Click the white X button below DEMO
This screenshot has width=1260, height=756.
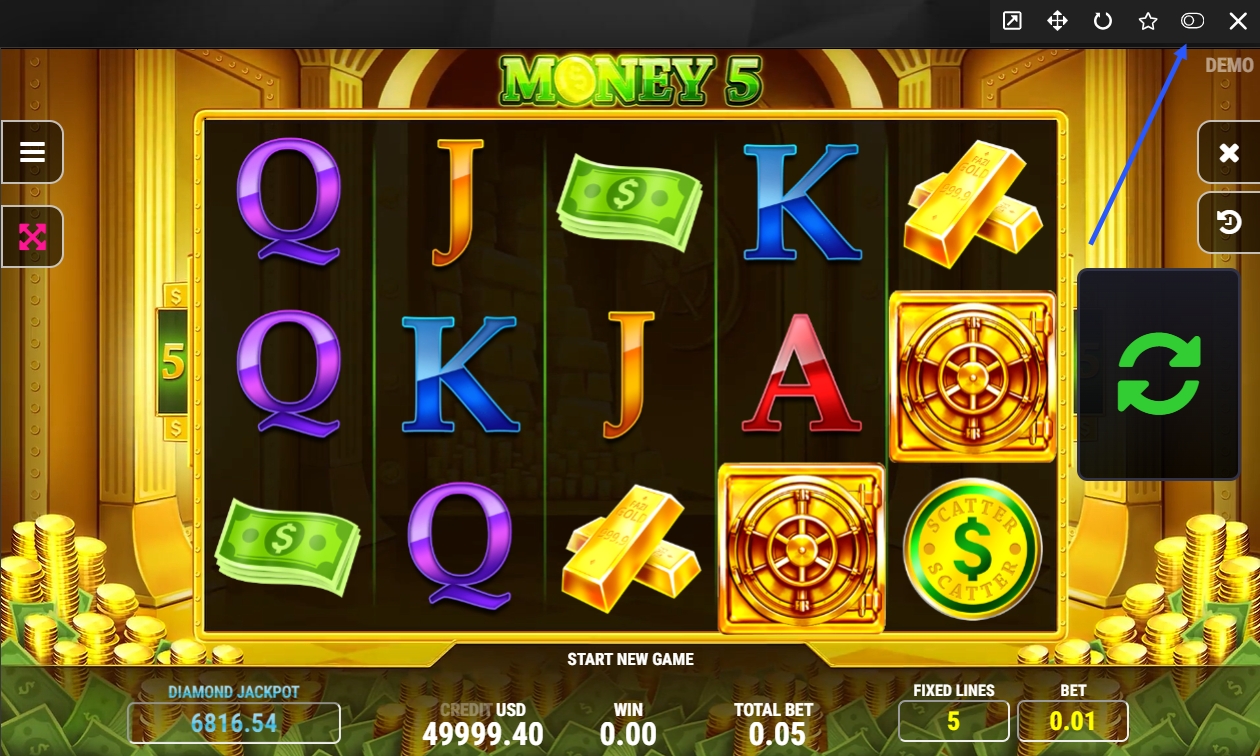1229,153
